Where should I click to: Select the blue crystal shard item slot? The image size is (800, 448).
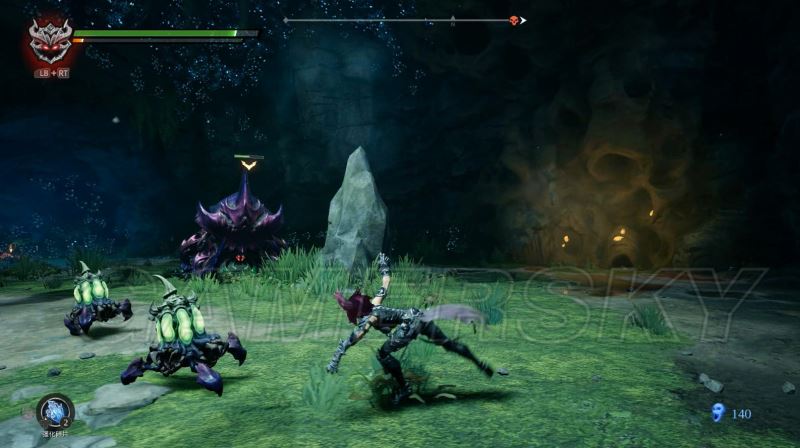(55, 411)
